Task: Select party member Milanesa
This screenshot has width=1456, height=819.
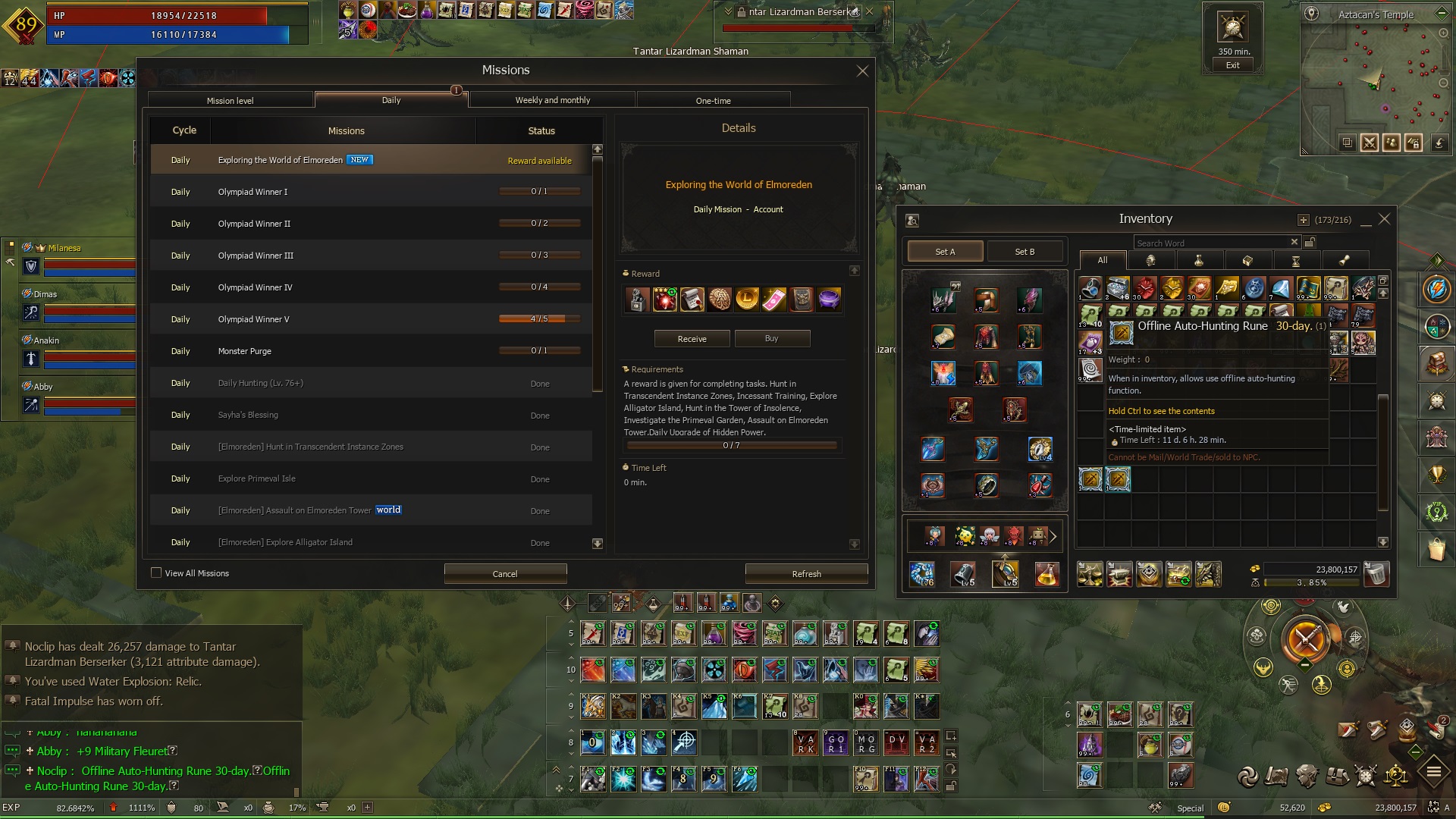Action: (64, 248)
